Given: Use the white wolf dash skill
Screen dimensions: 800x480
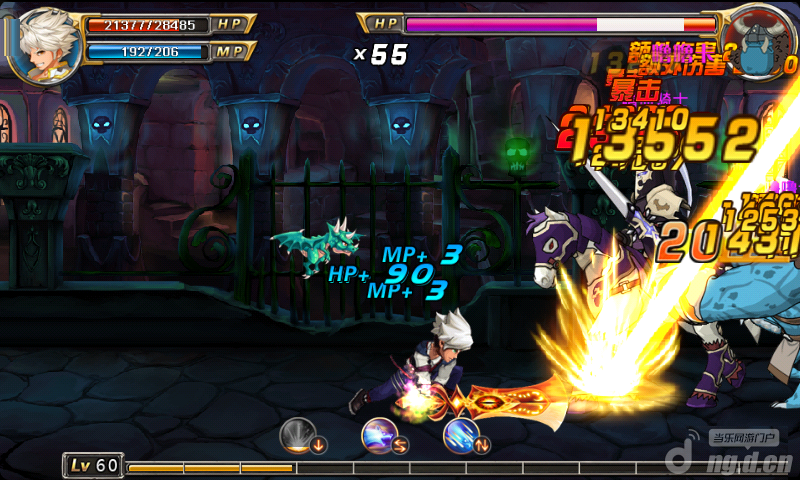Looking at the screenshot, I should (379, 434).
